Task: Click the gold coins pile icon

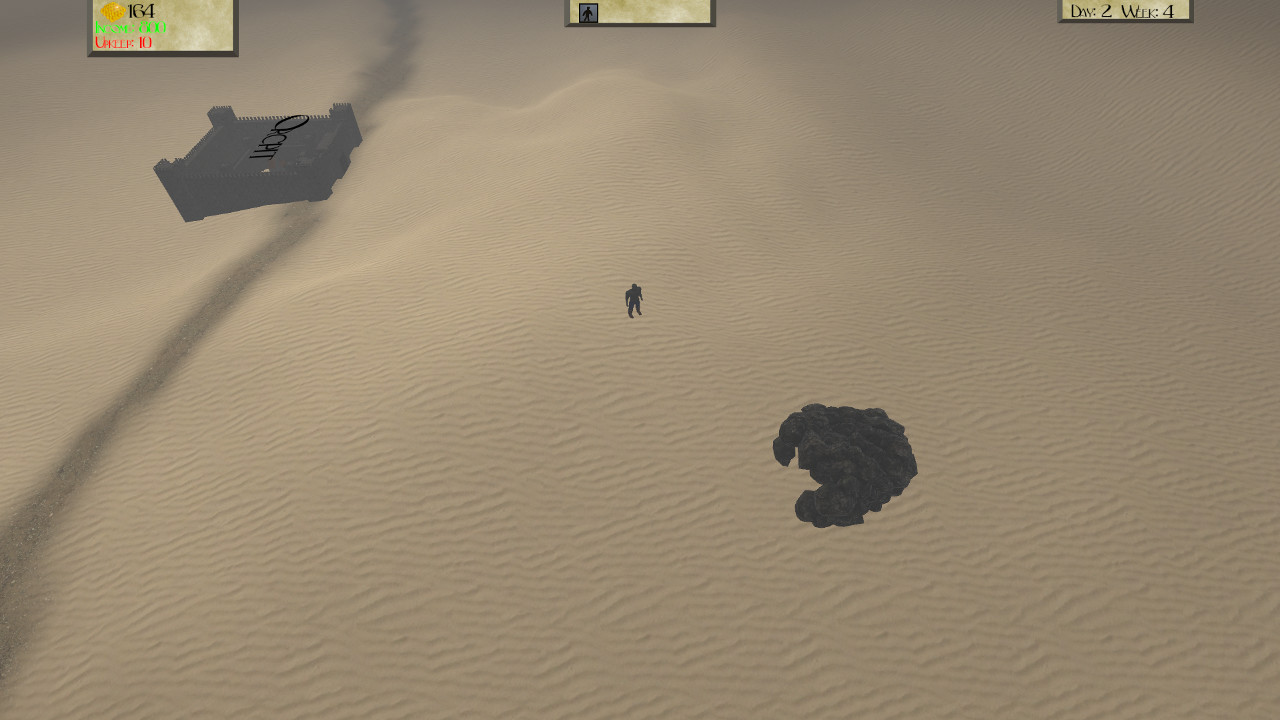Action: click(x=113, y=10)
